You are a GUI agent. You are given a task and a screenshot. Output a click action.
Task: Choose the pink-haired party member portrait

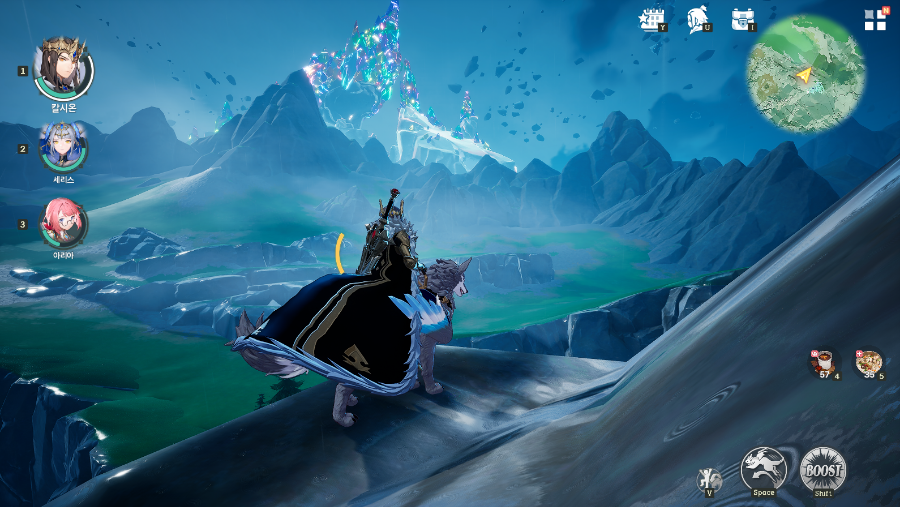[63, 222]
